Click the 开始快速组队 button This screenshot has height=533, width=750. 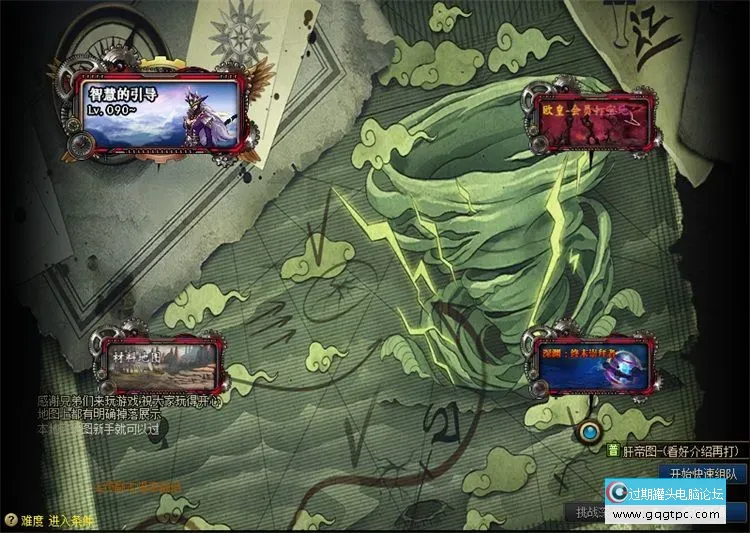[704, 472]
